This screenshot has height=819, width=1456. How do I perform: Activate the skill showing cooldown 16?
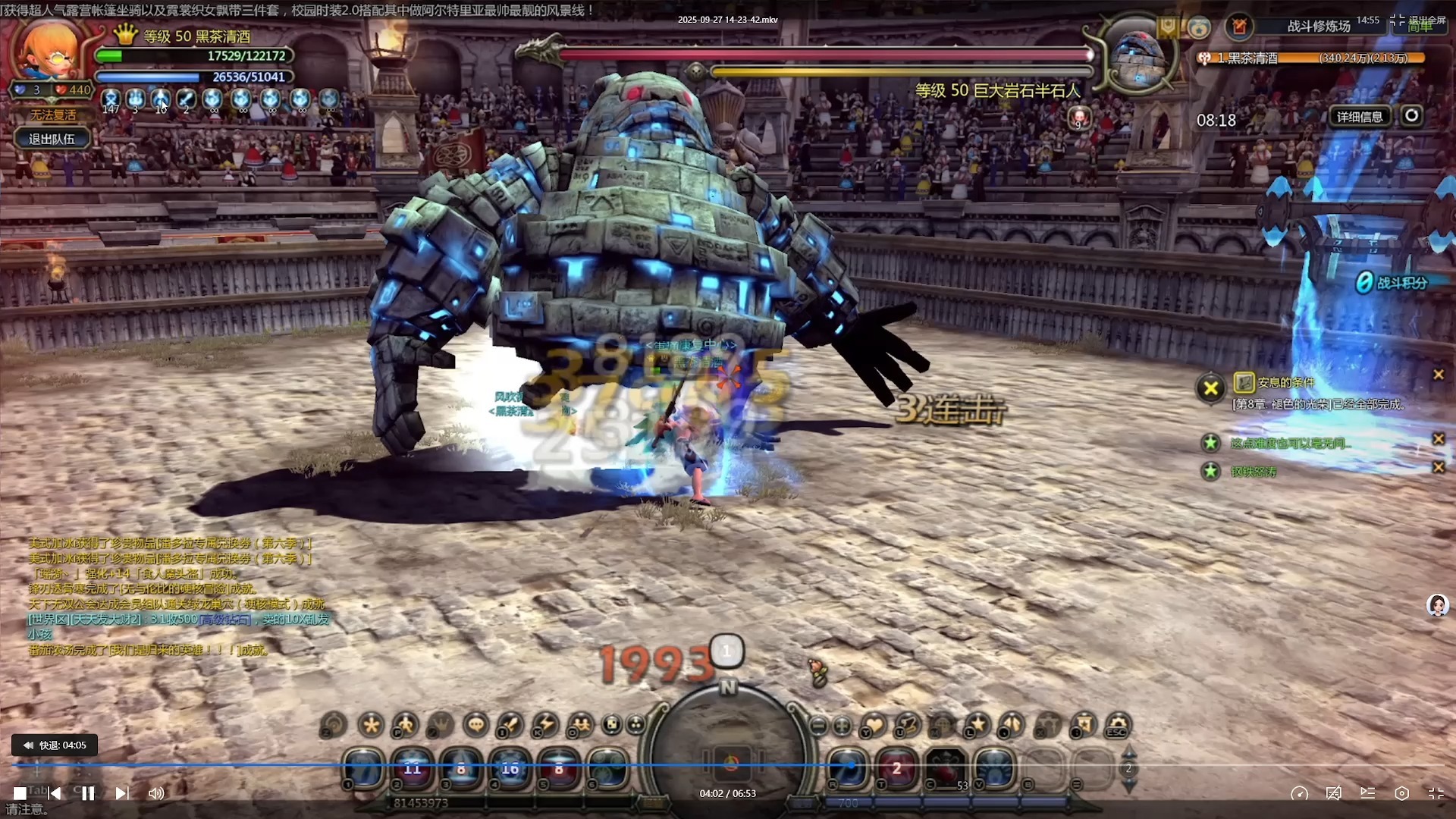click(510, 768)
